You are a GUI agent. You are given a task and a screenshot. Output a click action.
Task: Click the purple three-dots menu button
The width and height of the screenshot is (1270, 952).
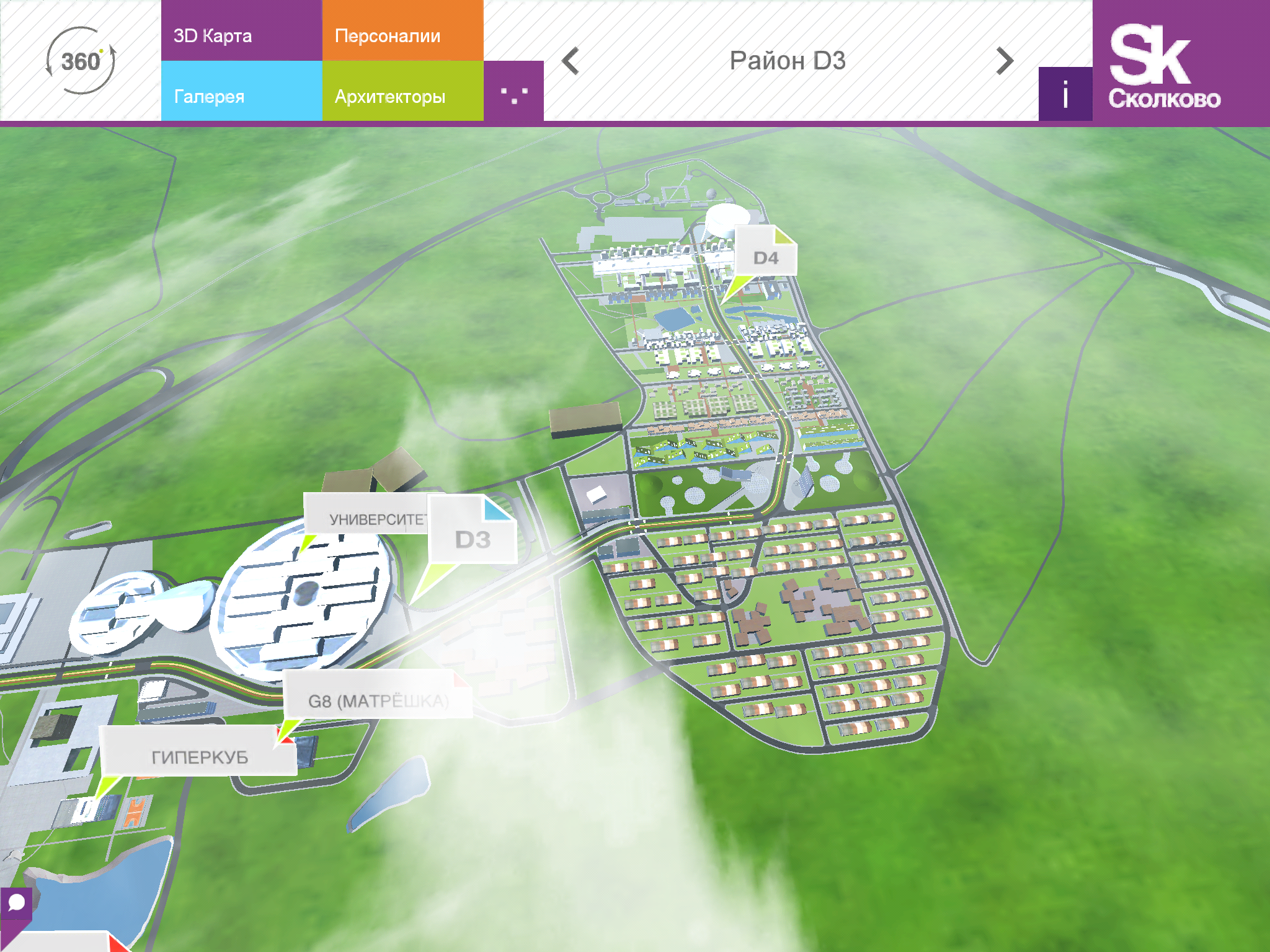coord(513,93)
